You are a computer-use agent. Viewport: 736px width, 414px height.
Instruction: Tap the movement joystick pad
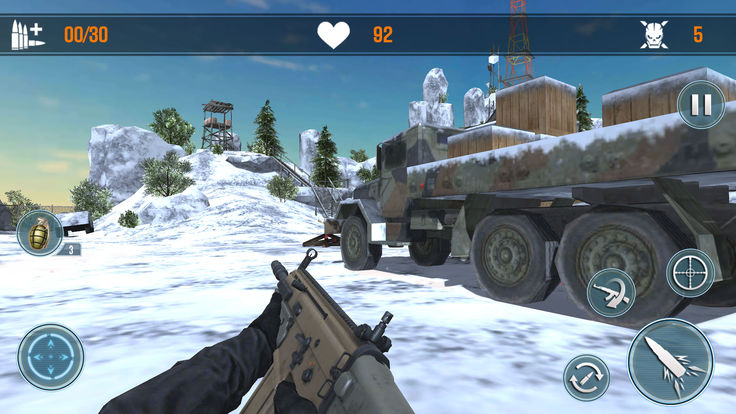51,357
